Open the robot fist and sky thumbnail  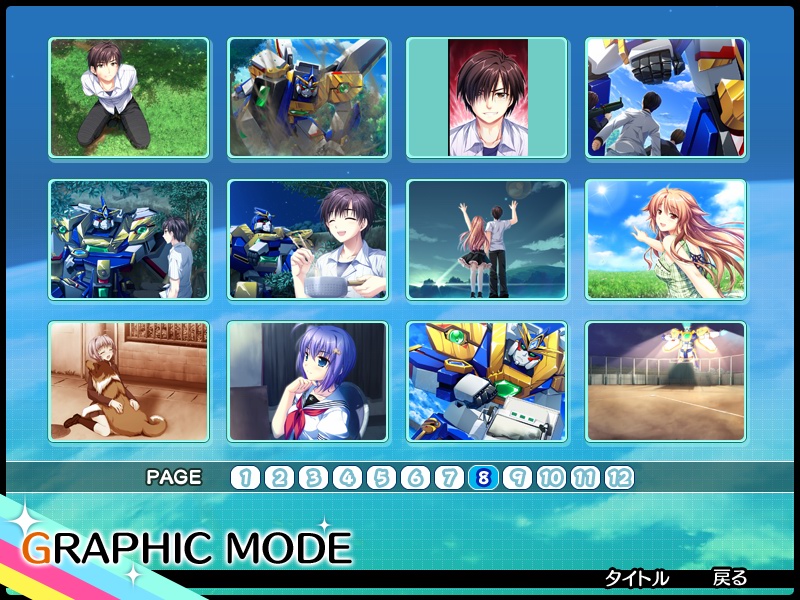pos(665,98)
